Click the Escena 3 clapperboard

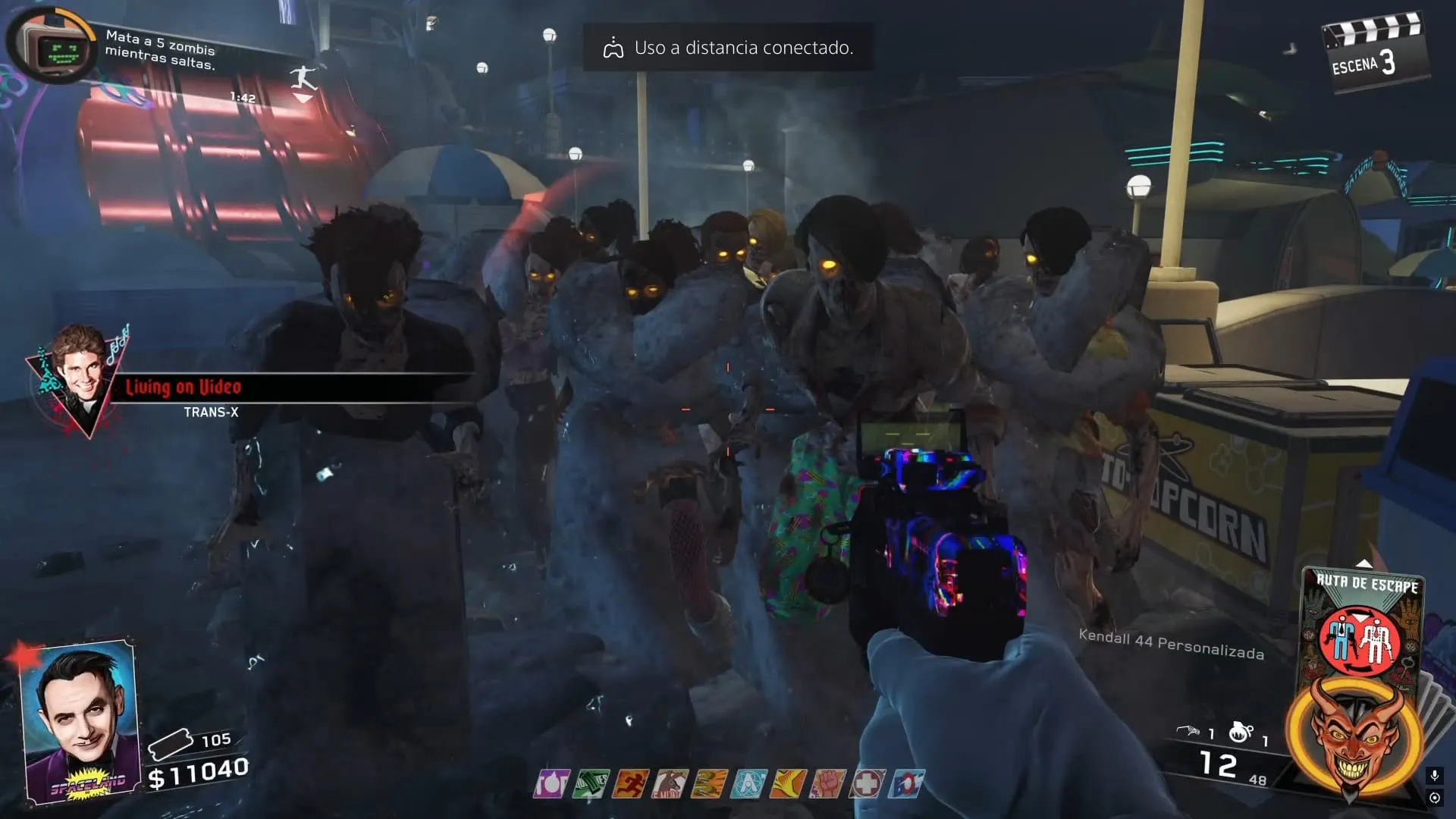1373,53
